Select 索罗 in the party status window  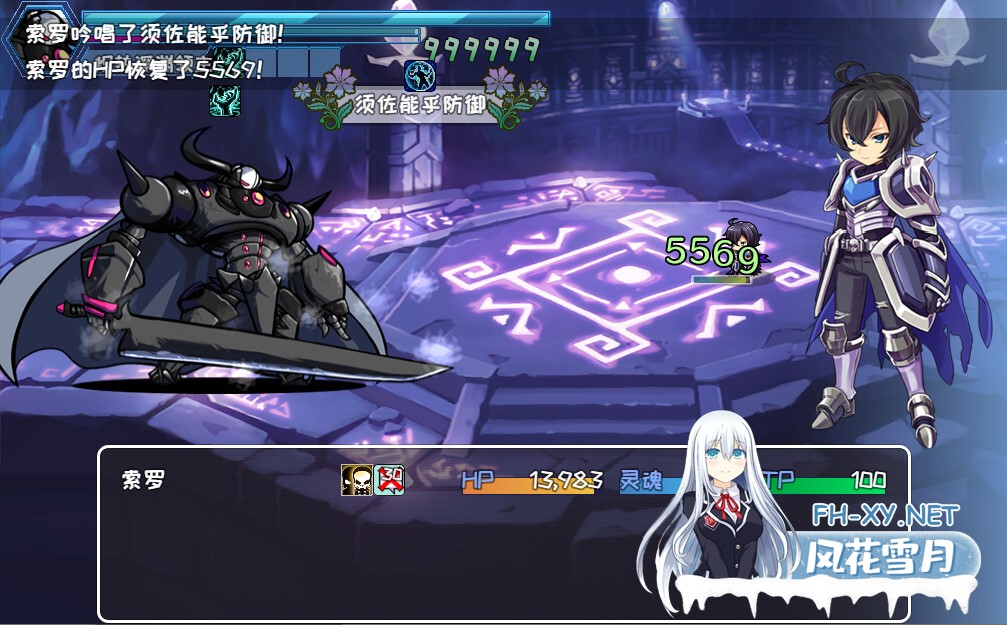point(143,480)
